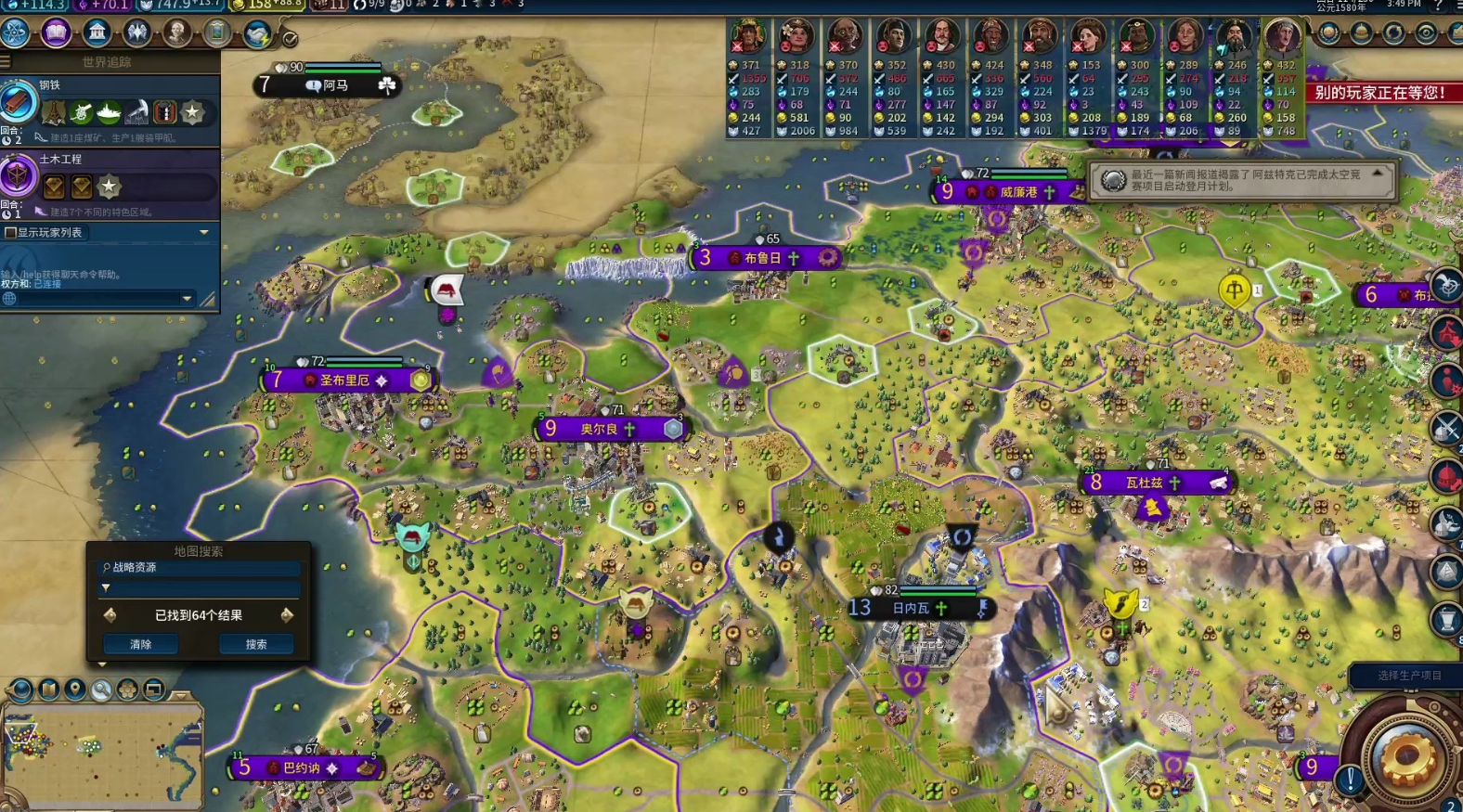
Task: Open the government screen building icon
Action: [97, 32]
